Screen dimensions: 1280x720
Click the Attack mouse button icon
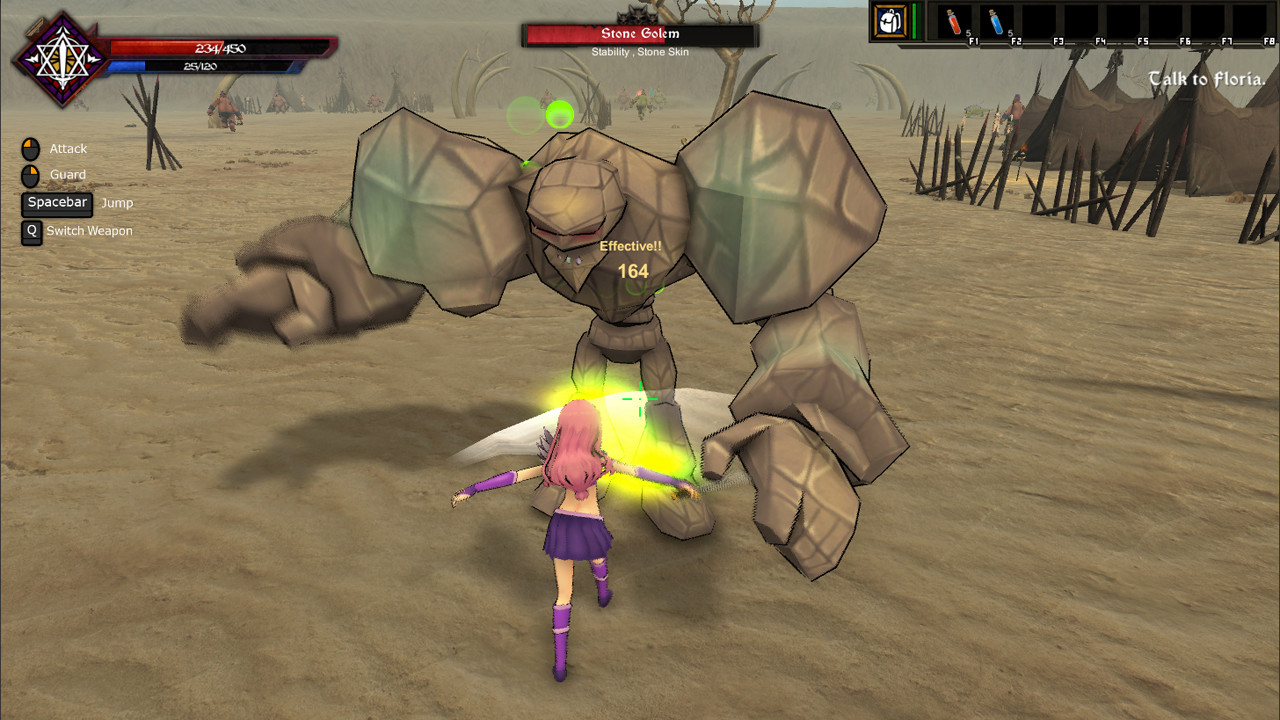[30, 148]
